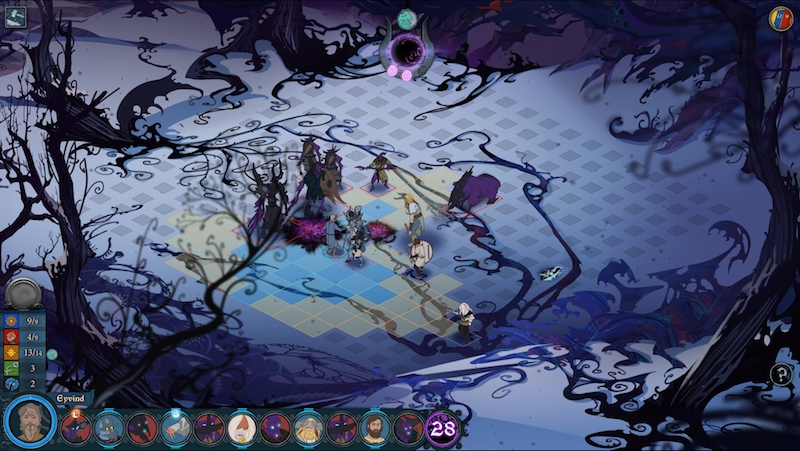The image size is (800, 451).
Task: Select the orange willpower star icon
Action: pyautogui.click(x=11, y=353)
